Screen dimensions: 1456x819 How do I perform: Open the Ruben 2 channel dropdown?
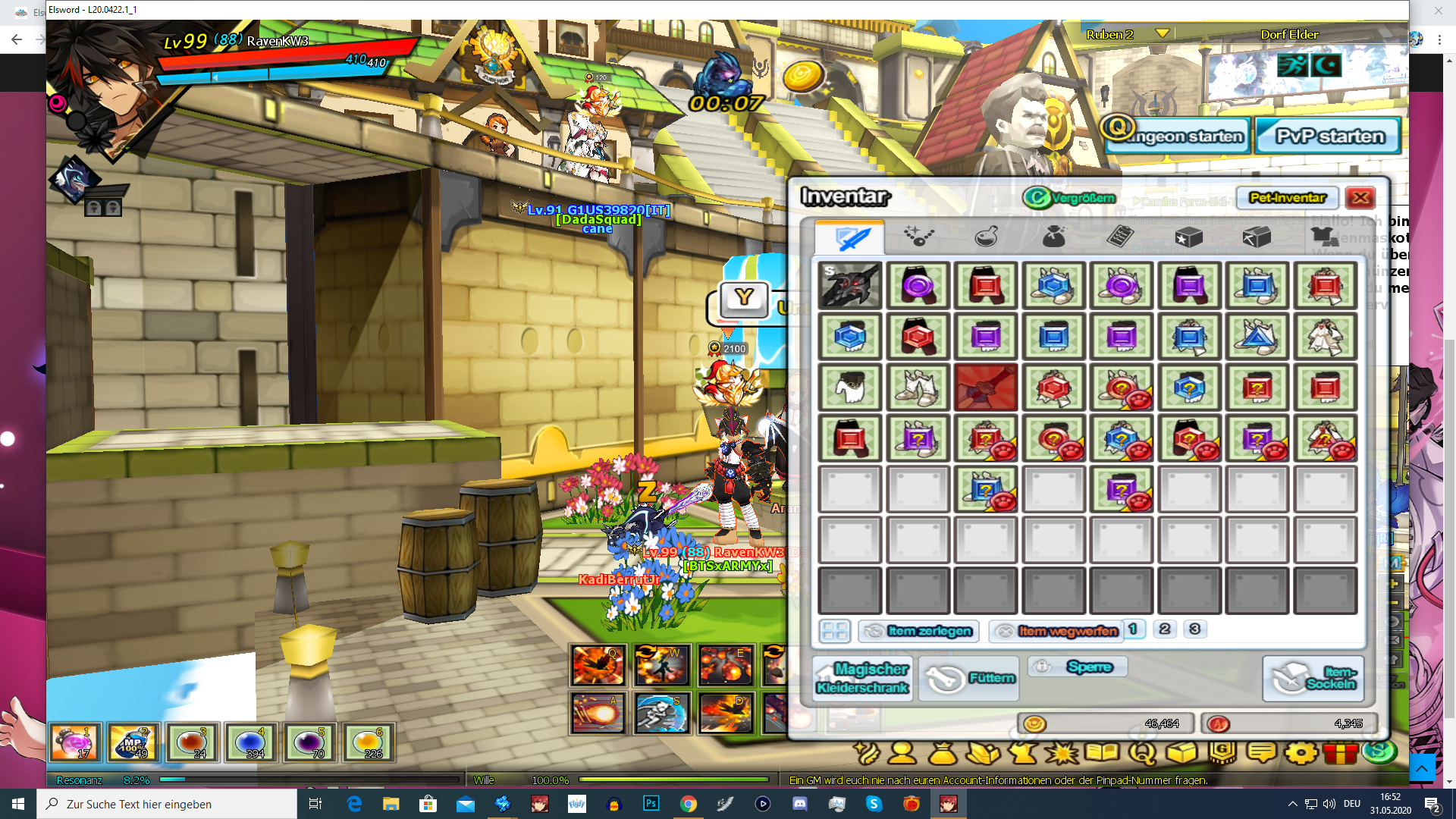(1162, 34)
